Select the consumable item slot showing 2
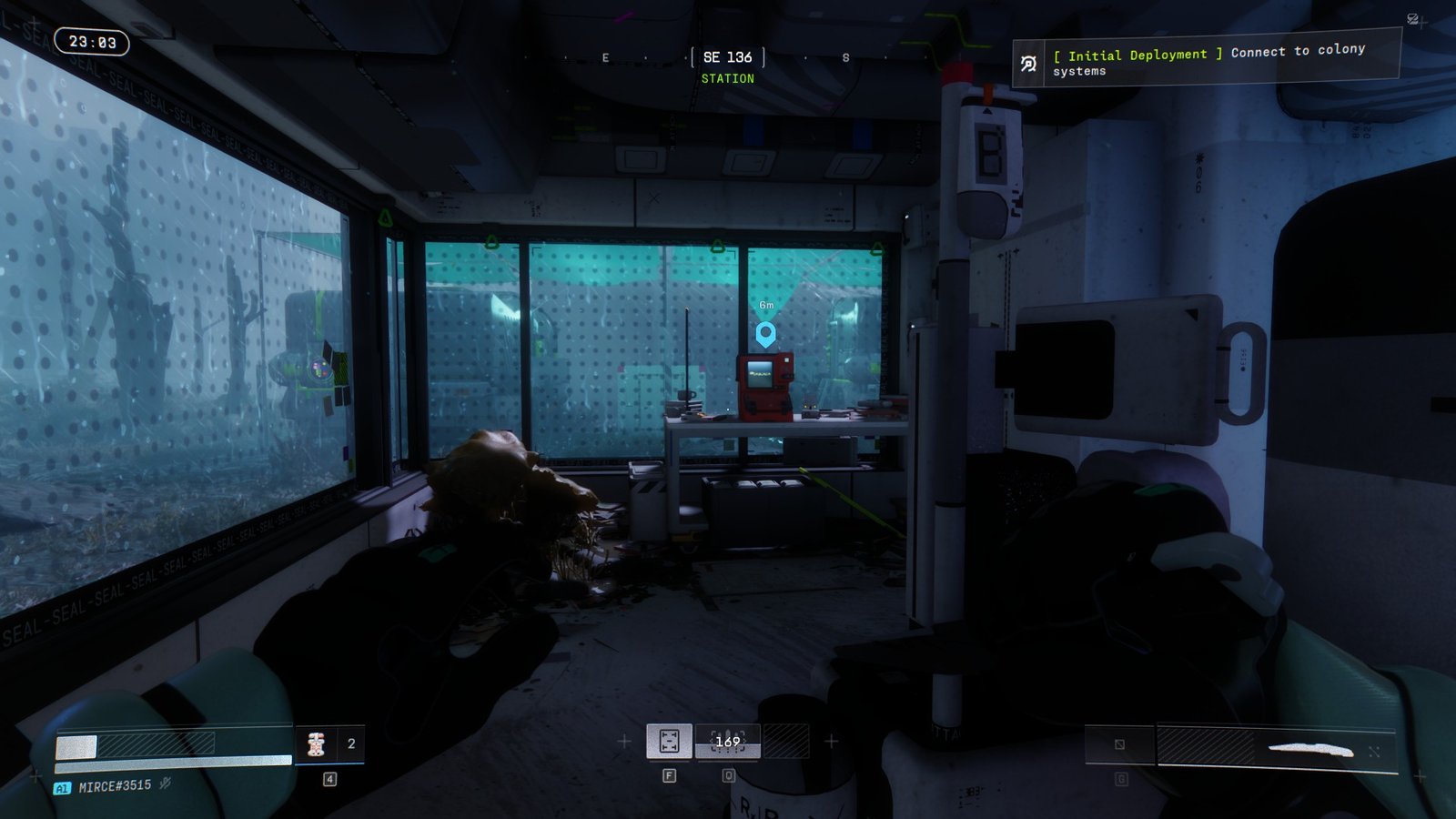1456x819 pixels. (329, 744)
